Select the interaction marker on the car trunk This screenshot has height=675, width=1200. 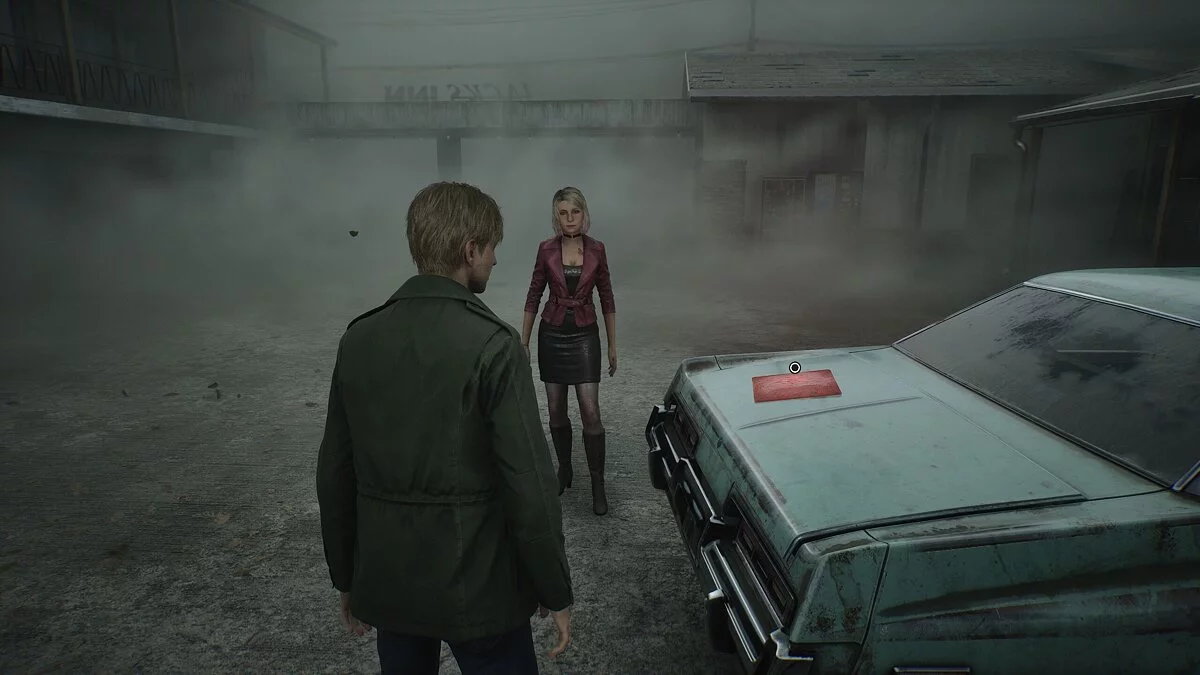795,368
